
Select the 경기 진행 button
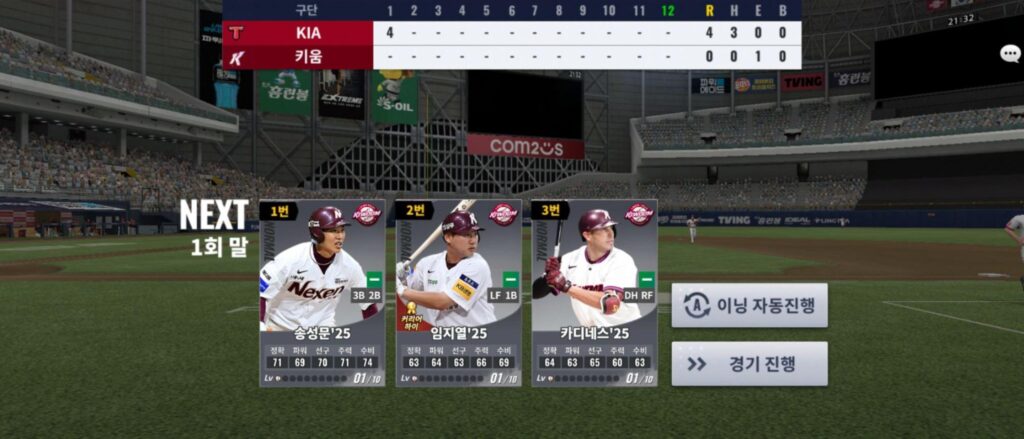(x=749, y=364)
